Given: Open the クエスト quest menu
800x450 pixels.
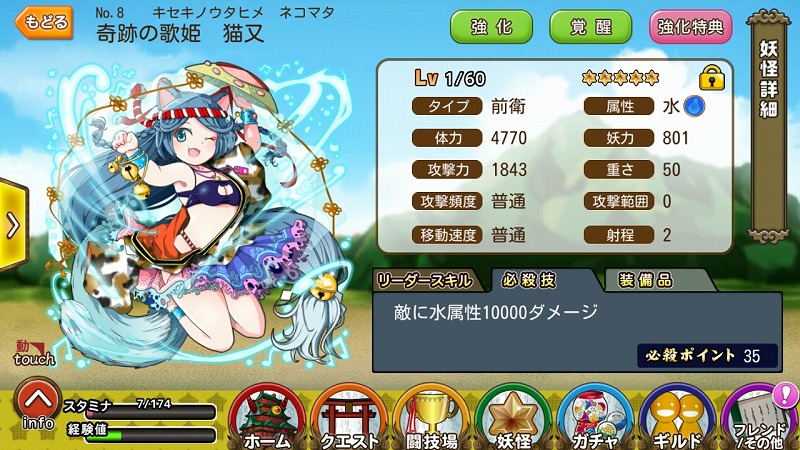Looking at the screenshot, I should coord(350,417).
